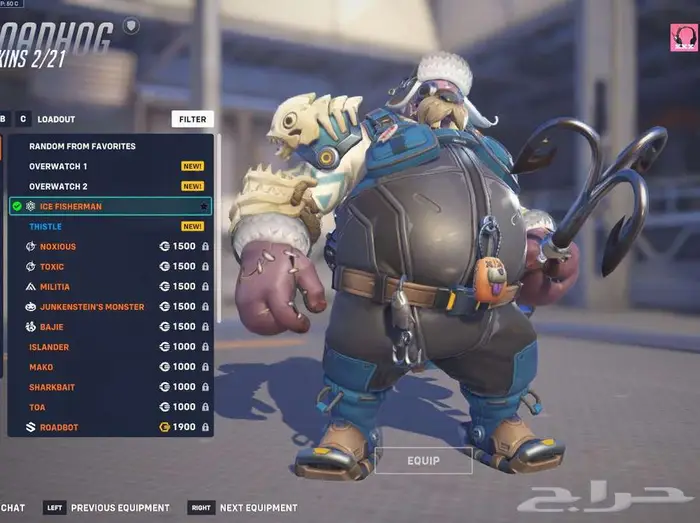Choose the Militia skin
Screen dimensions: 700x523
tap(55, 287)
